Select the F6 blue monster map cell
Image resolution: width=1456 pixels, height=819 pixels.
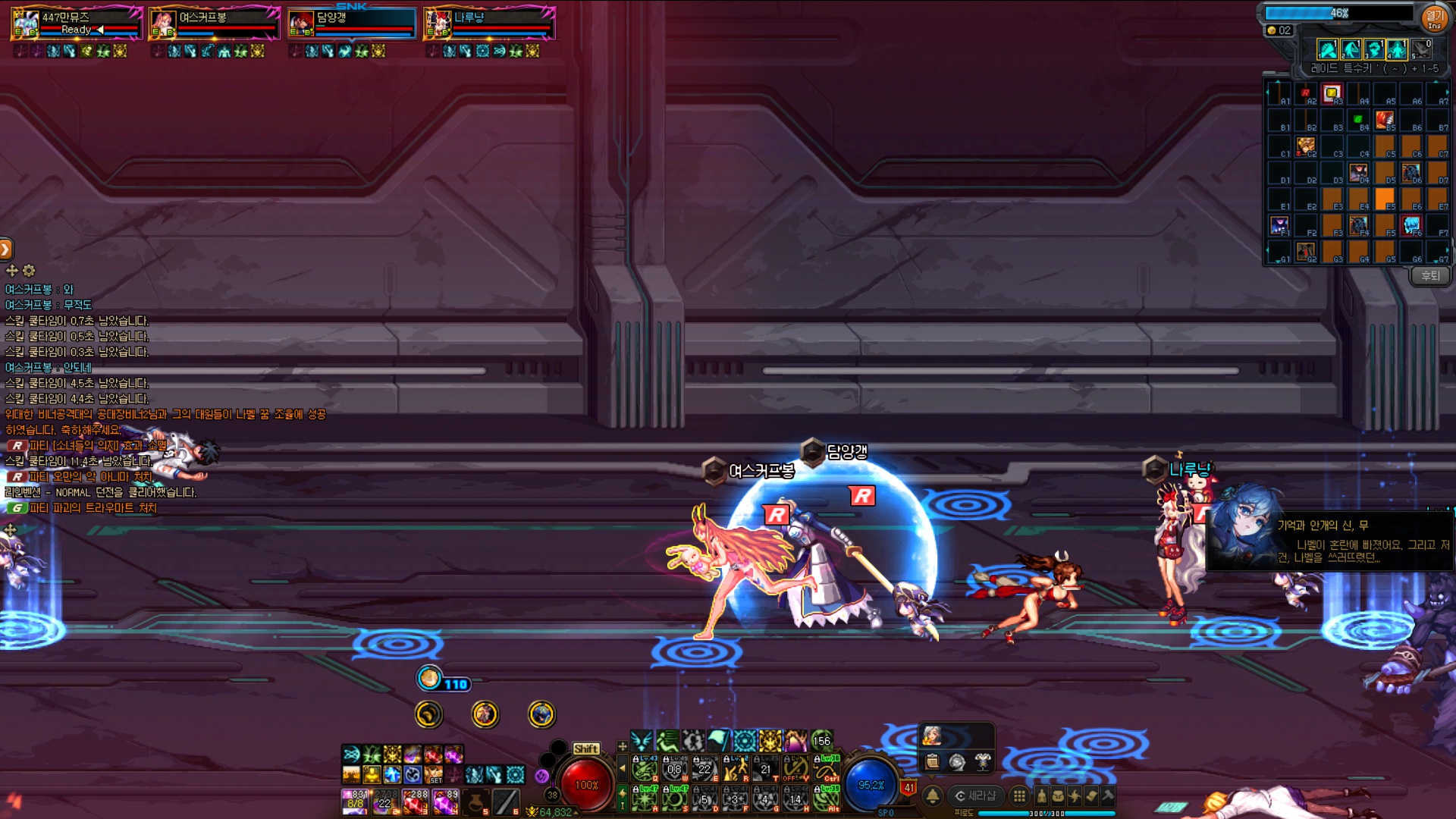[1411, 225]
